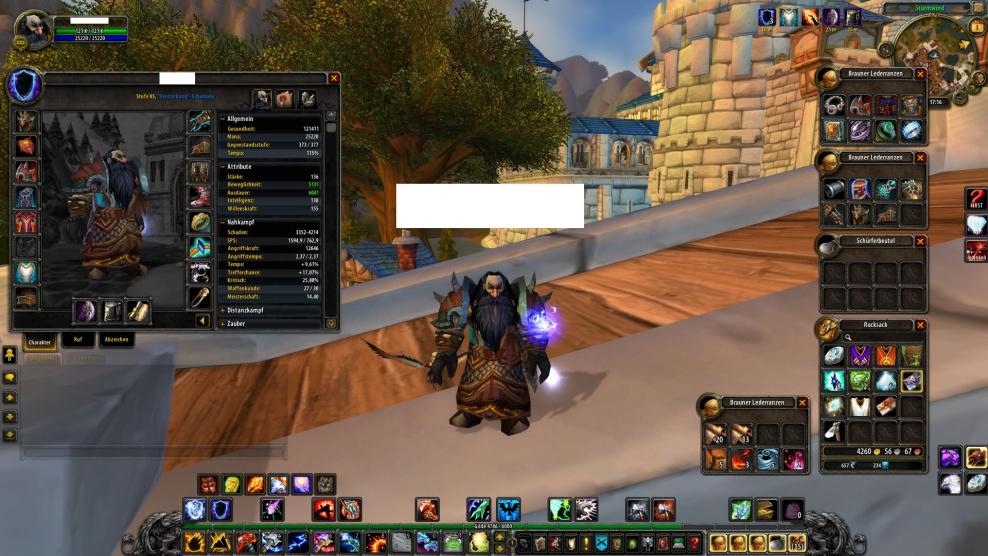
Task: Collapse the character stats side panel arrow
Action: tap(202, 321)
